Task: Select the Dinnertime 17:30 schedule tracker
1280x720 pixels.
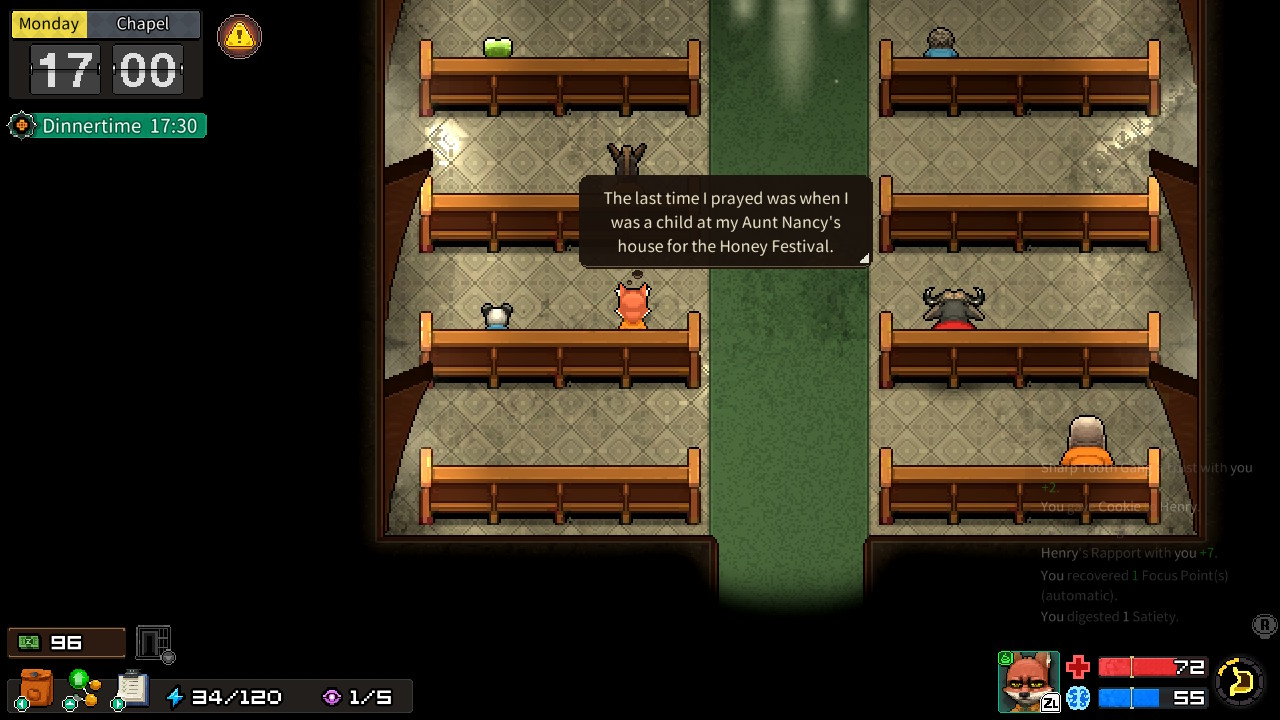Action: 108,126
